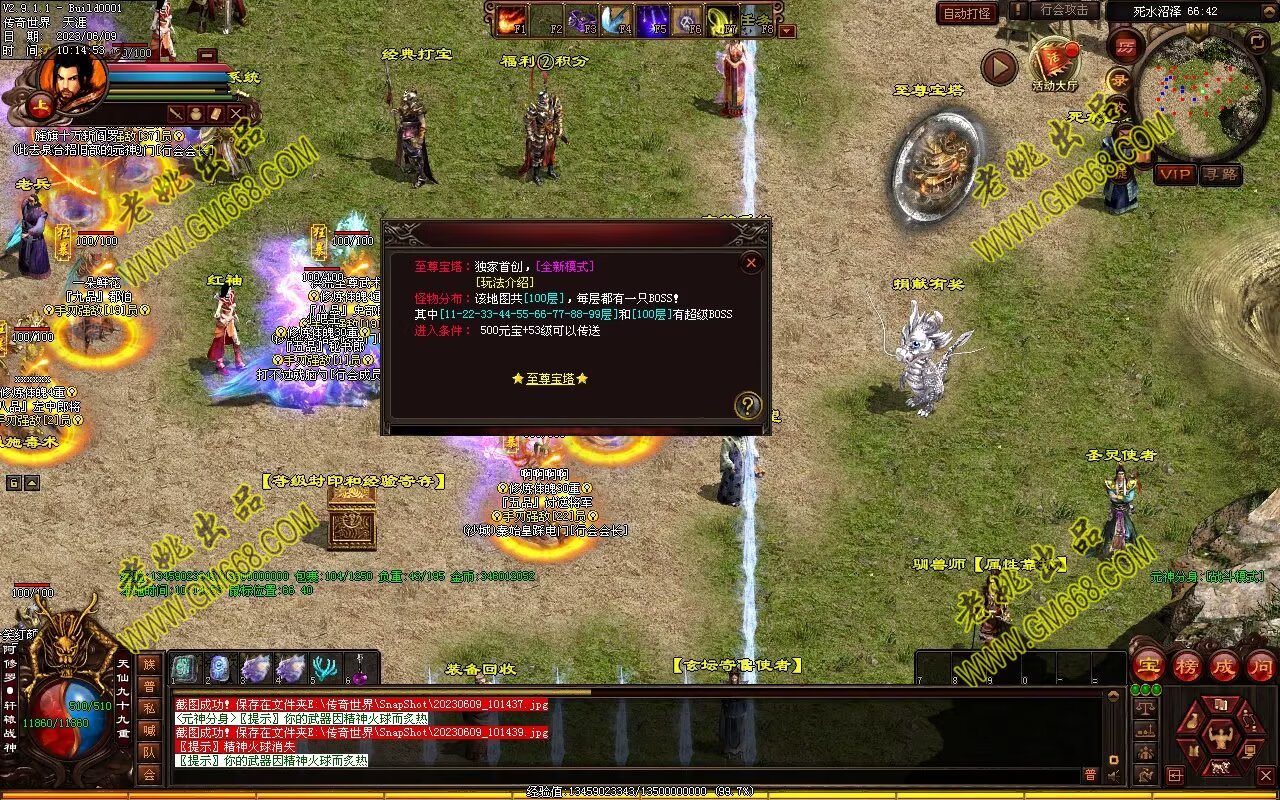This screenshot has height=800, width=1280.
Task: Use the F1 fire skill
Action: (512, 20)
